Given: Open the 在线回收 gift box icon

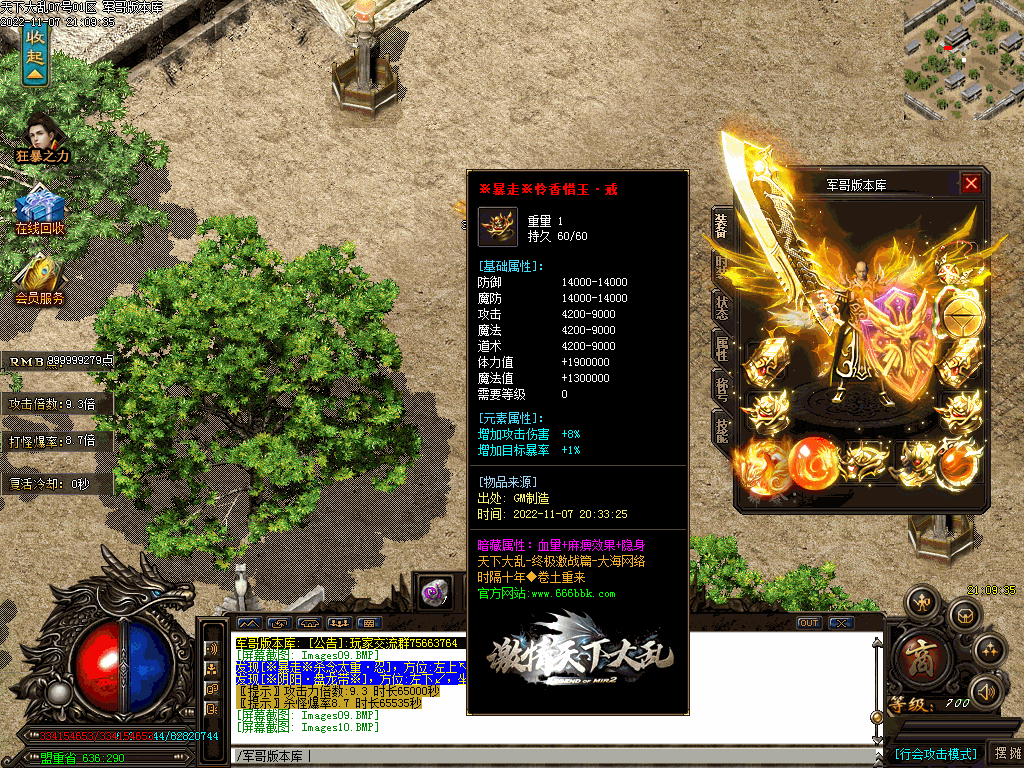Looking at the screenshot, I should tap(40, 210).
